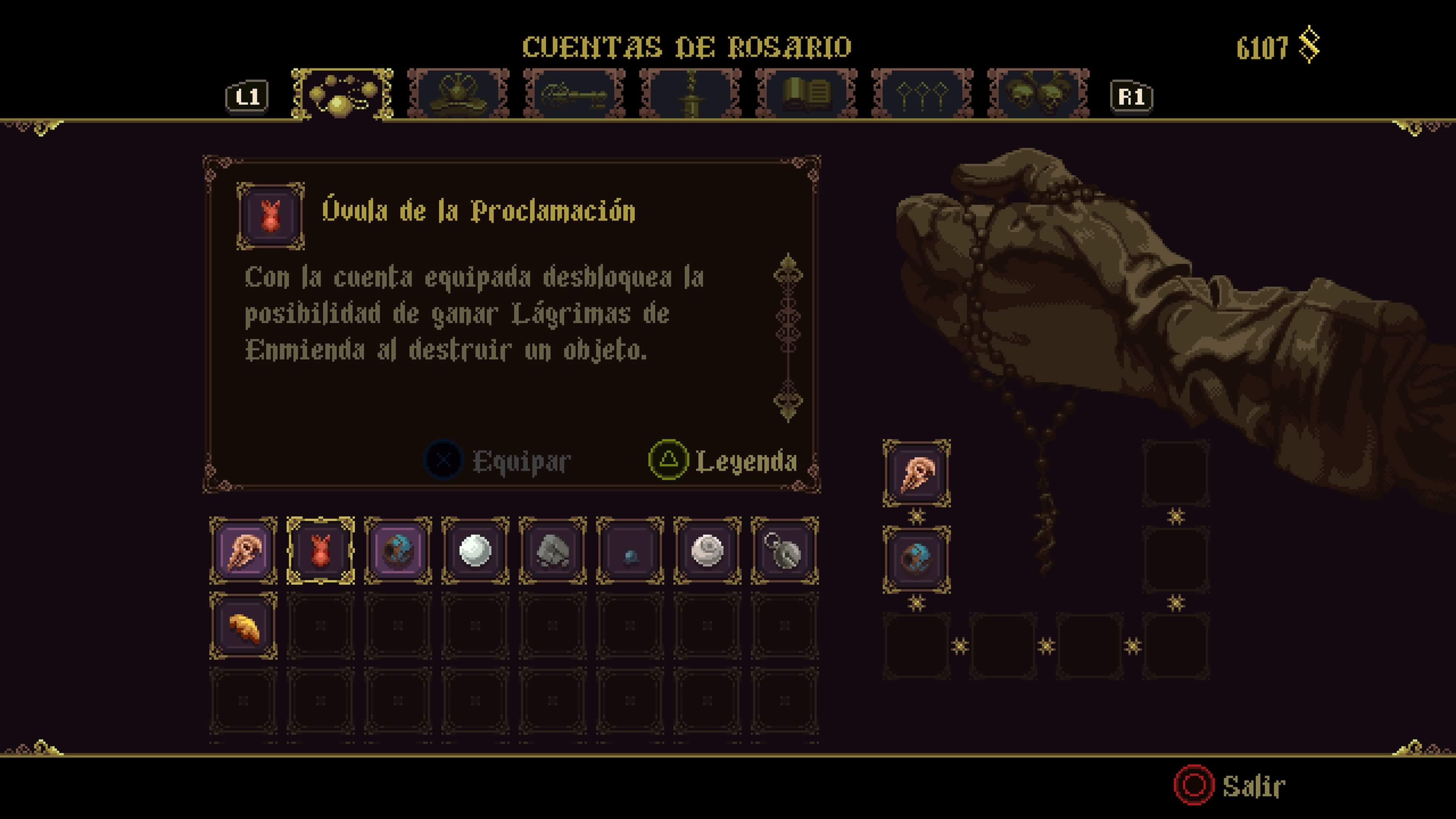Select the golden feather bead
The width and height of the screenshot is (1456, 819).
(x=243, y=626)
